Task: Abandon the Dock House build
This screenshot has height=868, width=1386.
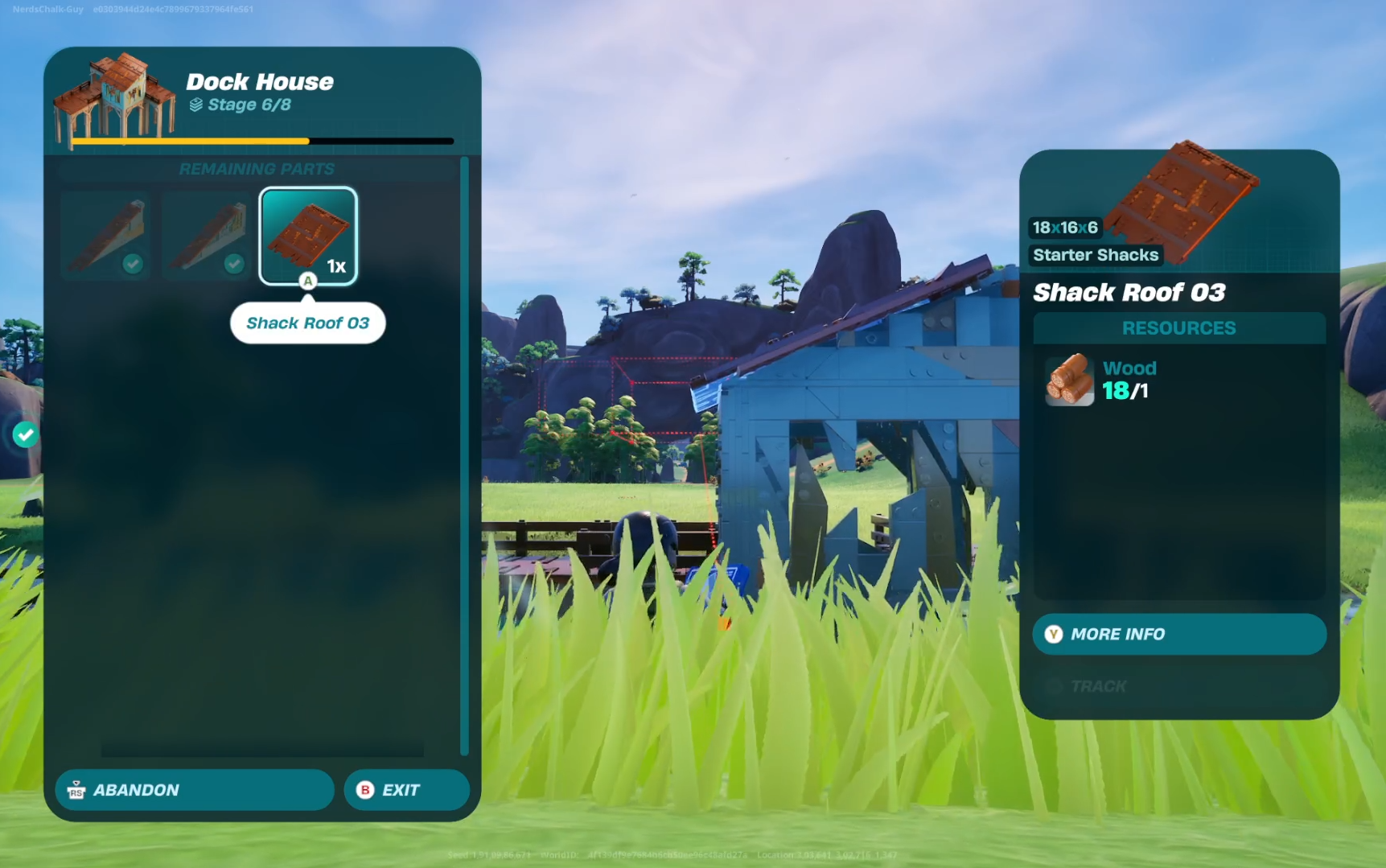Action: 194,790
